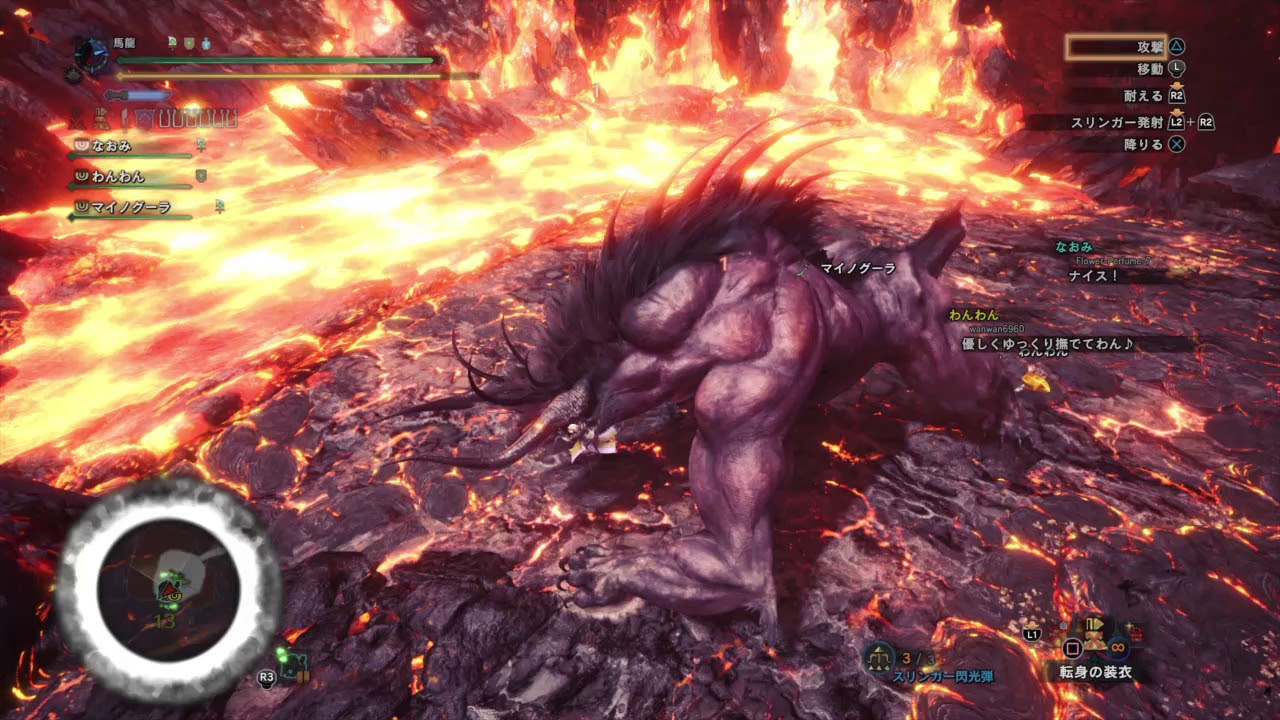1280x720 pixels.
Task: Toggle わんわん's defense buff icon
Action: [x=201, y=176]
